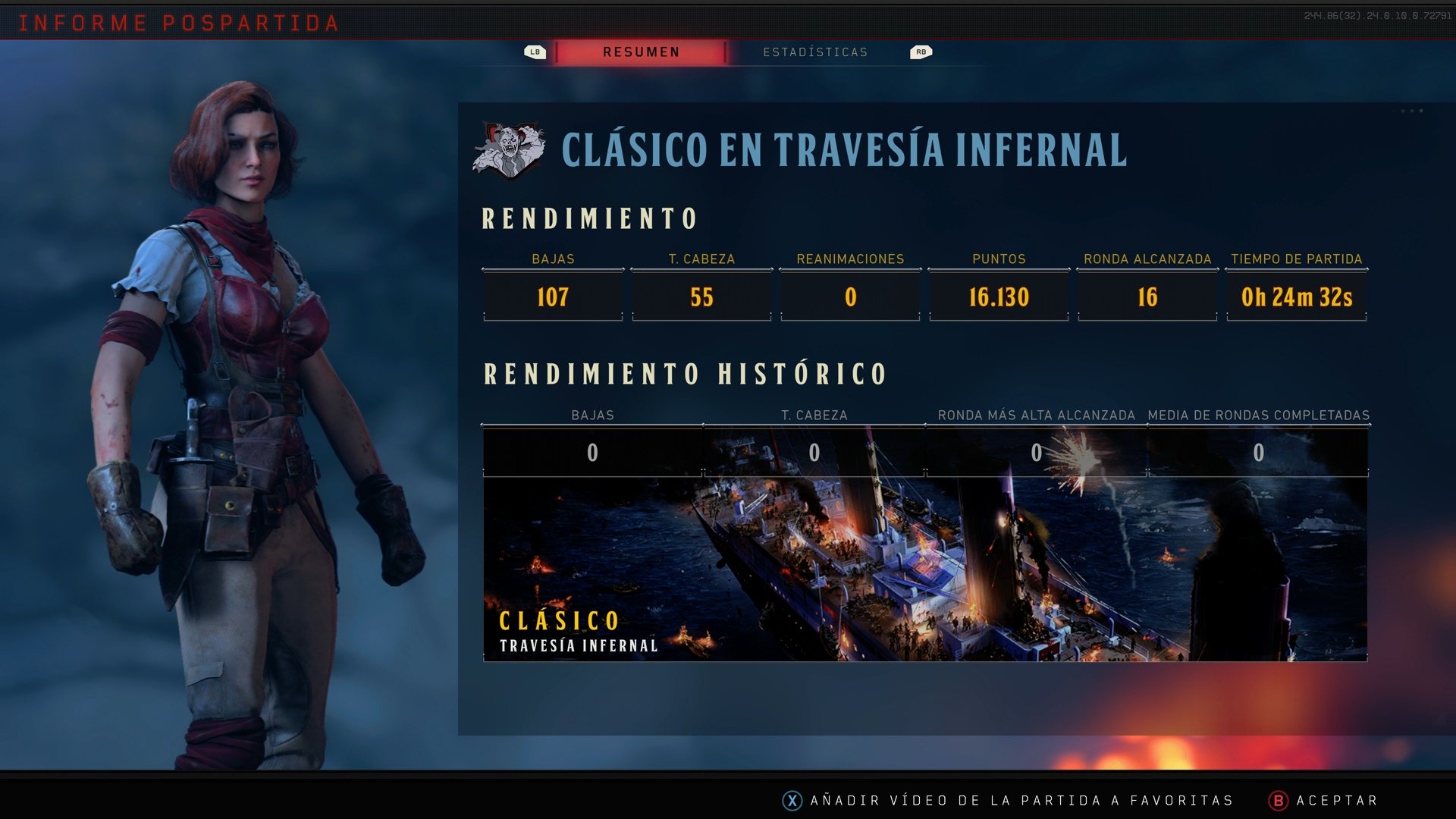Switch to the Estadísticas tab
This screenshot has height=819, width=1456.
(x=816, y=52)
